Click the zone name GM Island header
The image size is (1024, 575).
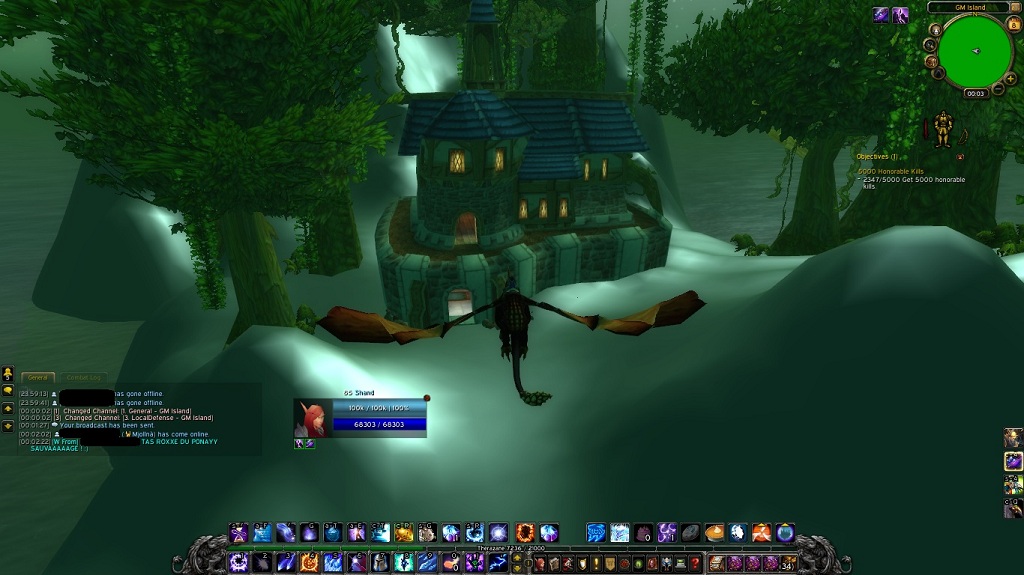pos(969,7)
